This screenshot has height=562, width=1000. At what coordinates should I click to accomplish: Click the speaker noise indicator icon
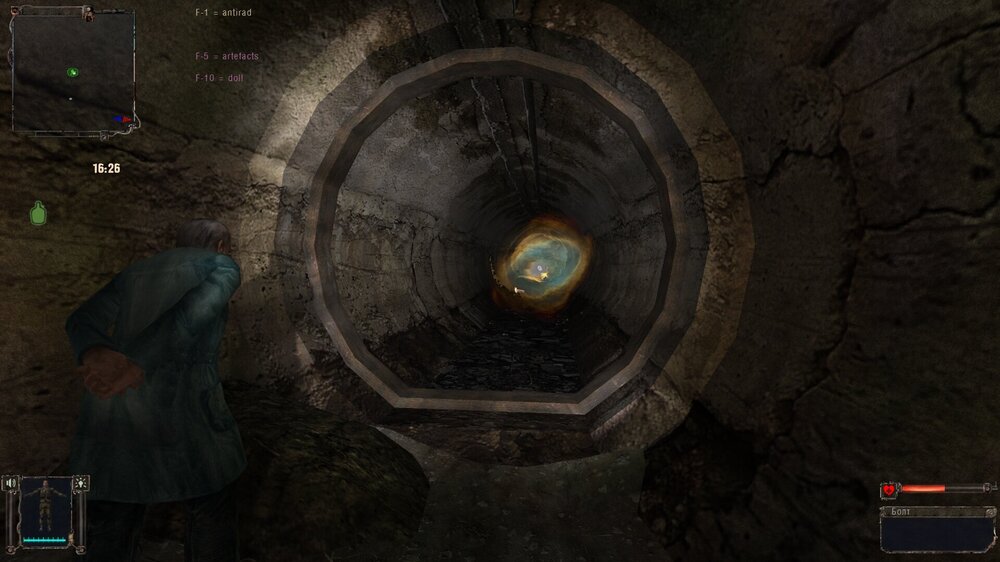(11, 482)
